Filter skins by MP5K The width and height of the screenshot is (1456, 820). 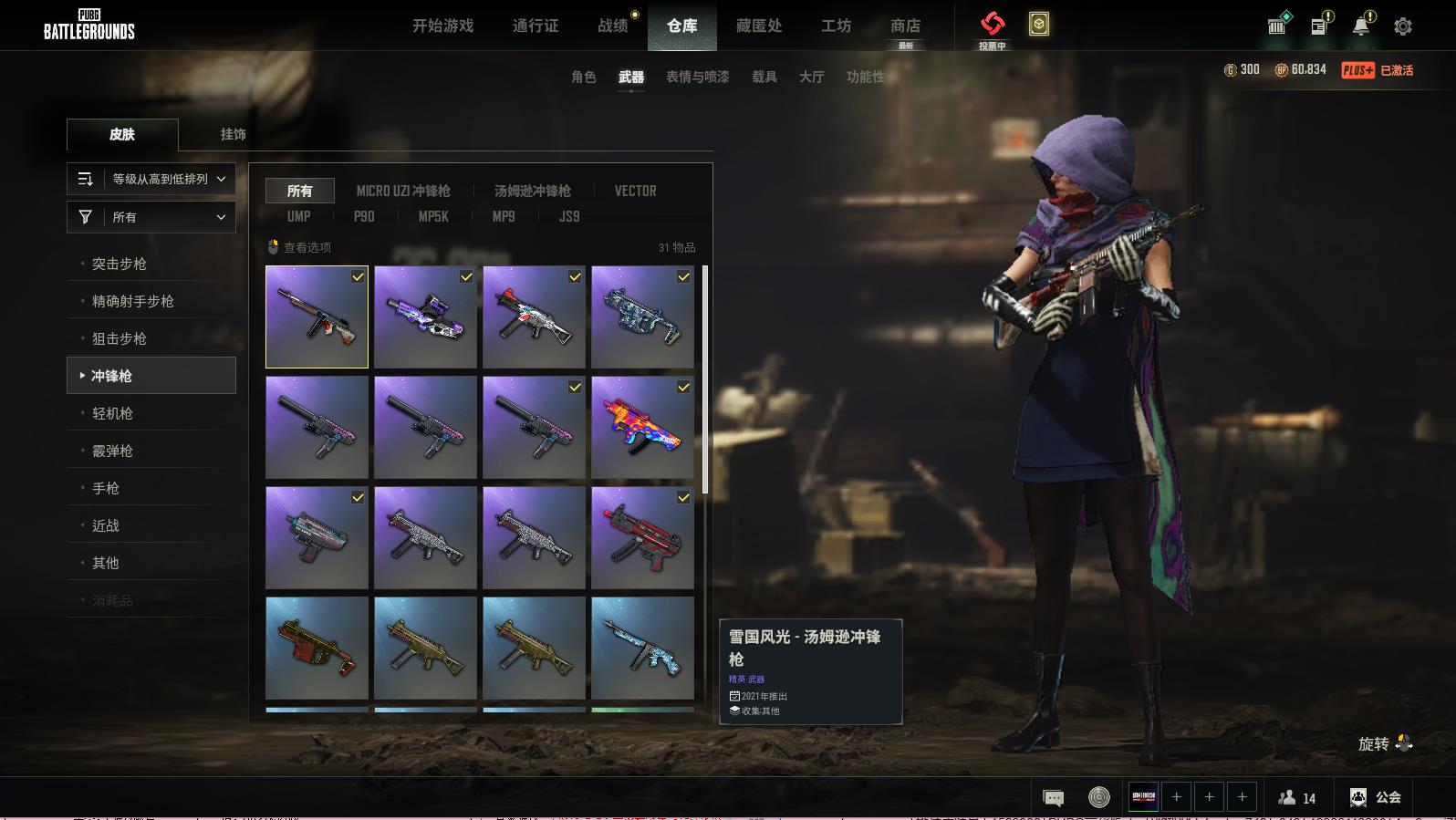pyautogui.click(x=433, y=216)
